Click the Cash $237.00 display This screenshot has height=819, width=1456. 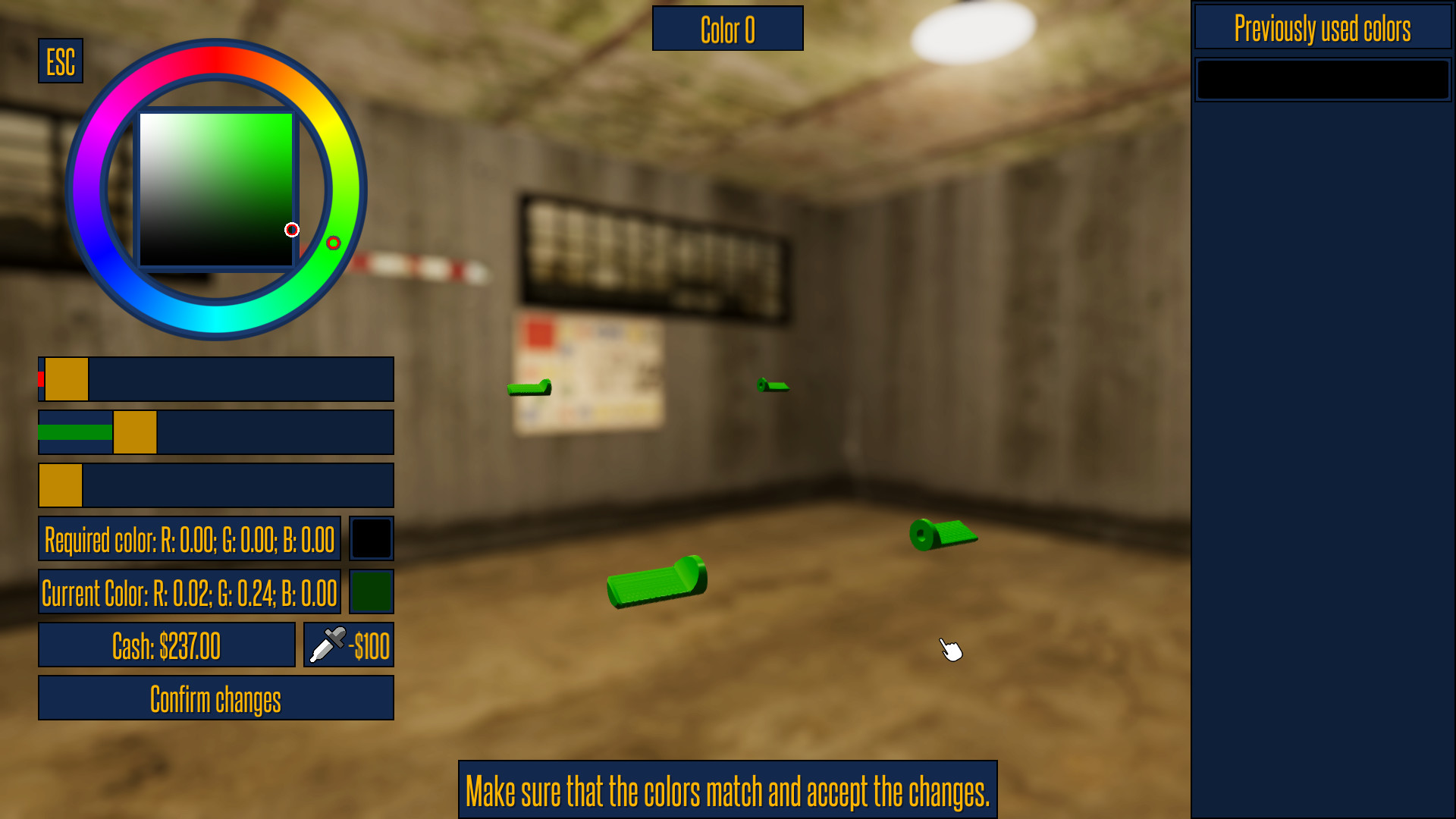166,645
